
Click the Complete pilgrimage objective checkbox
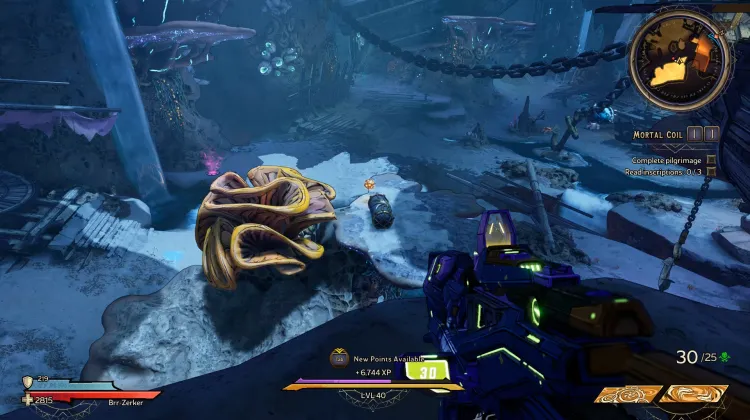point(712,160)
